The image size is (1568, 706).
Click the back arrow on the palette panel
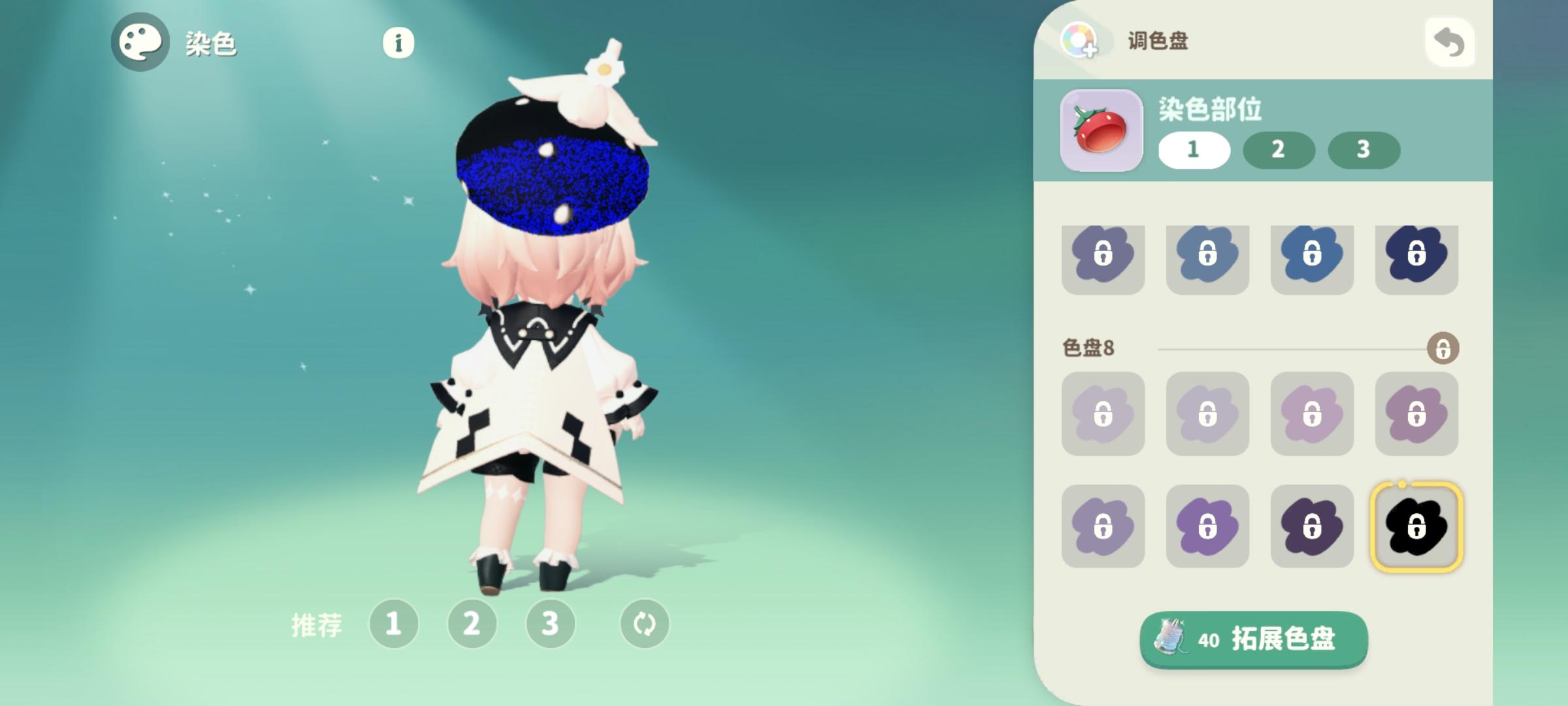click(1449, 41)
